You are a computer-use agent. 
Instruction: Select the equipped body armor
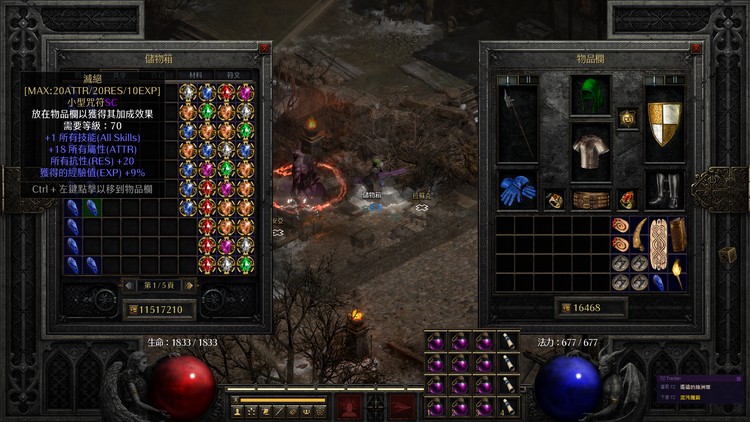tap(590, 152)
